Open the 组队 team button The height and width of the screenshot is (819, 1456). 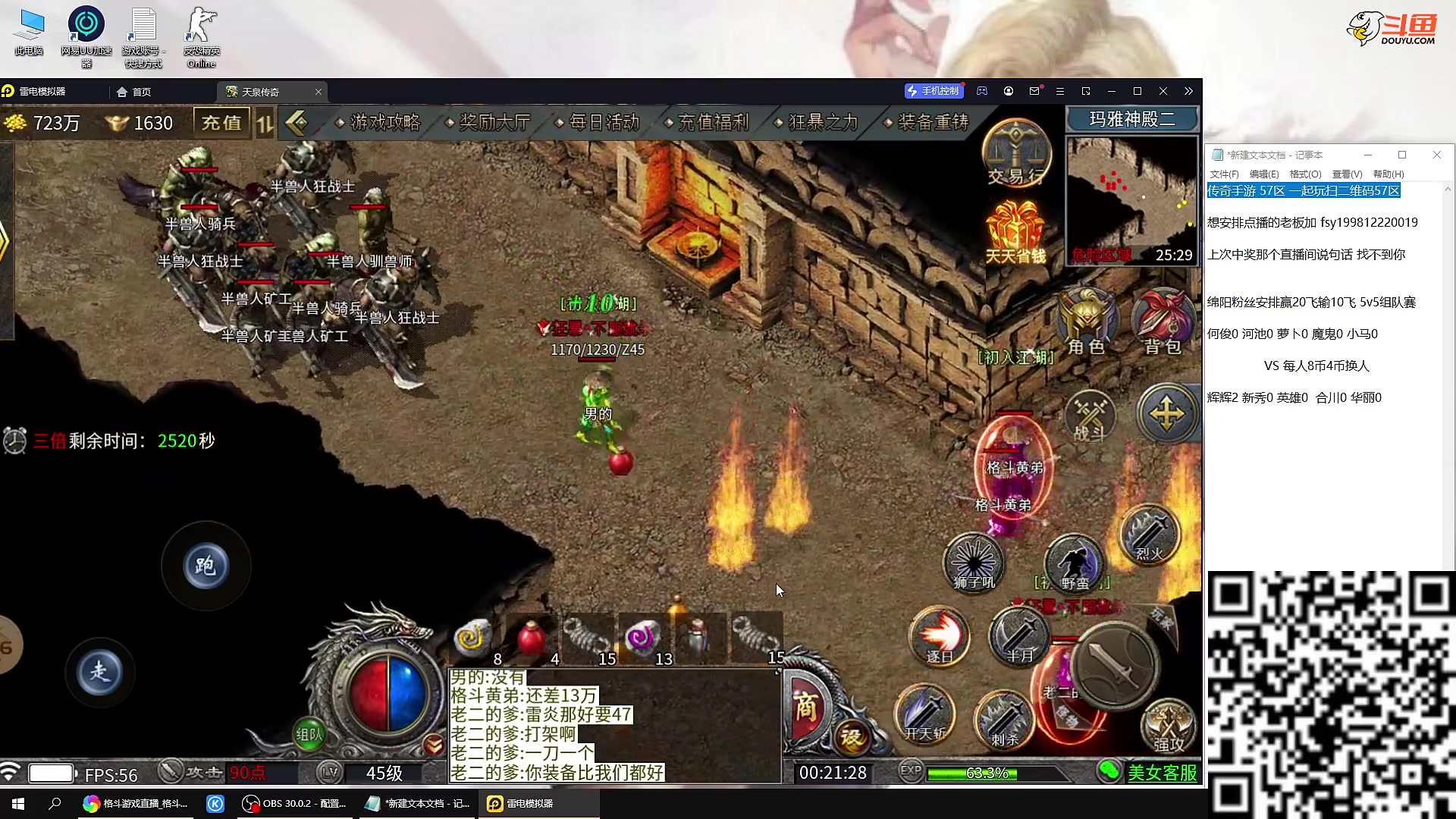point(309,733)
